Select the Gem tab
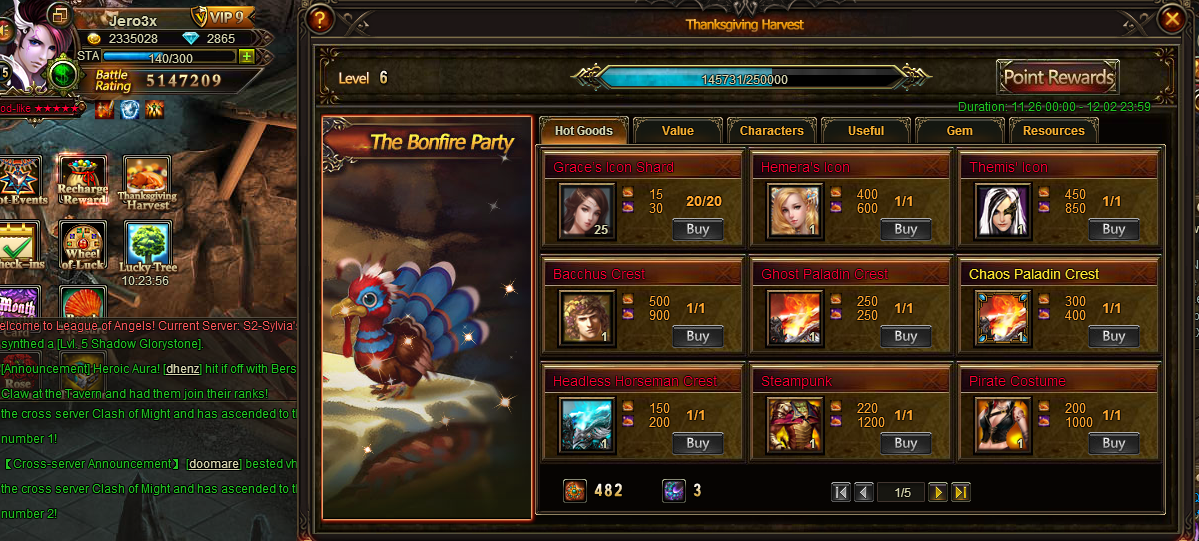 pos(958,131)
